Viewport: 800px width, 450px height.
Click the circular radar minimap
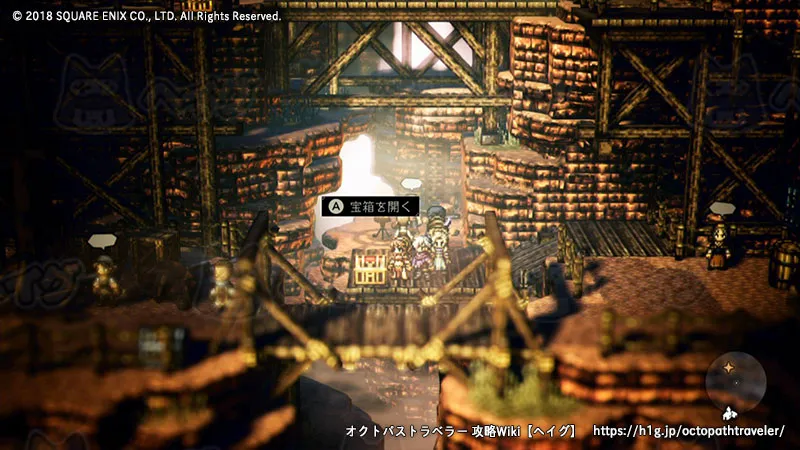tap(735, 381)
